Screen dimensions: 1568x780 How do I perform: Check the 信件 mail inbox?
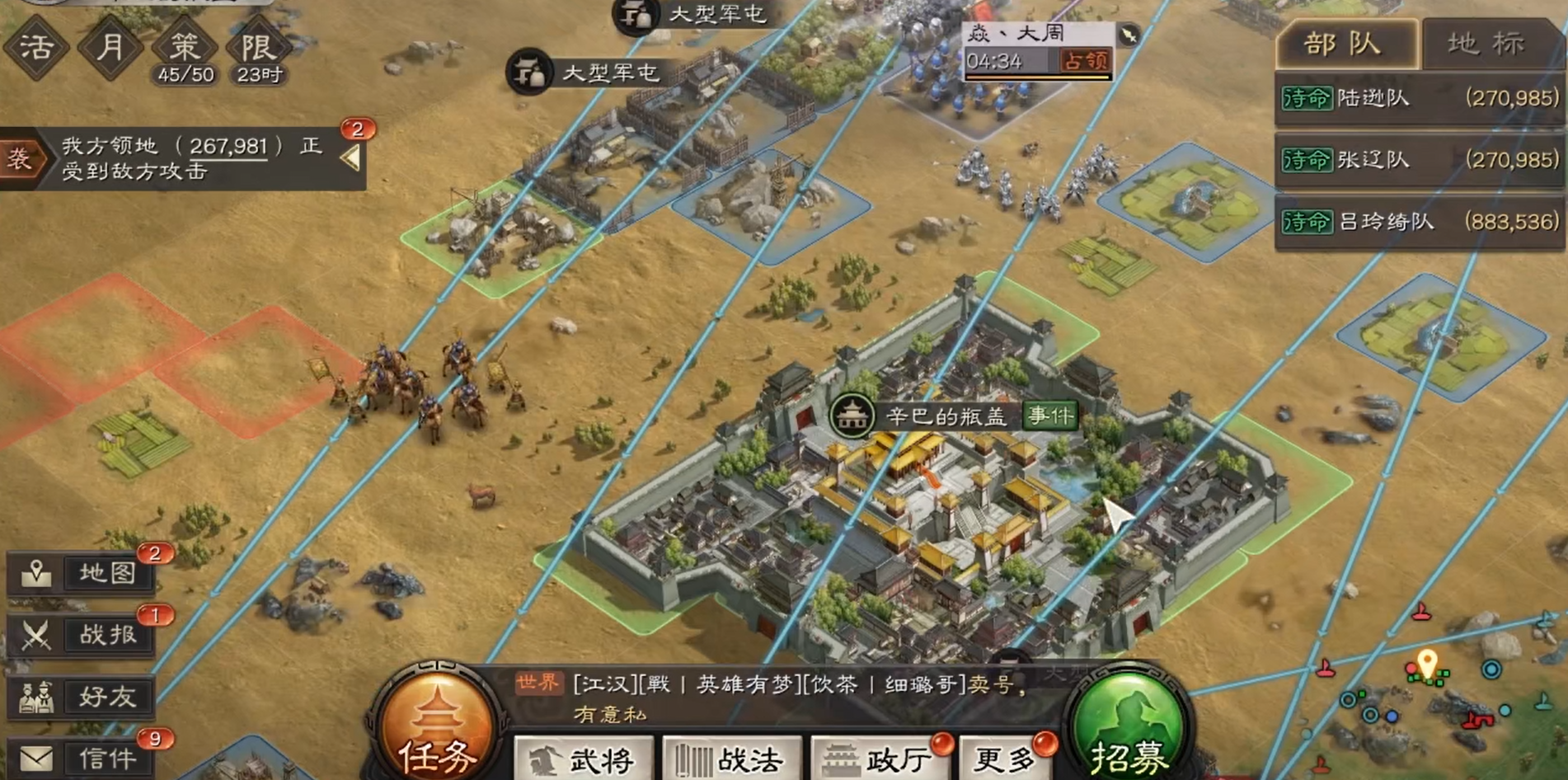pyautogui.click(x=82, y=759)
